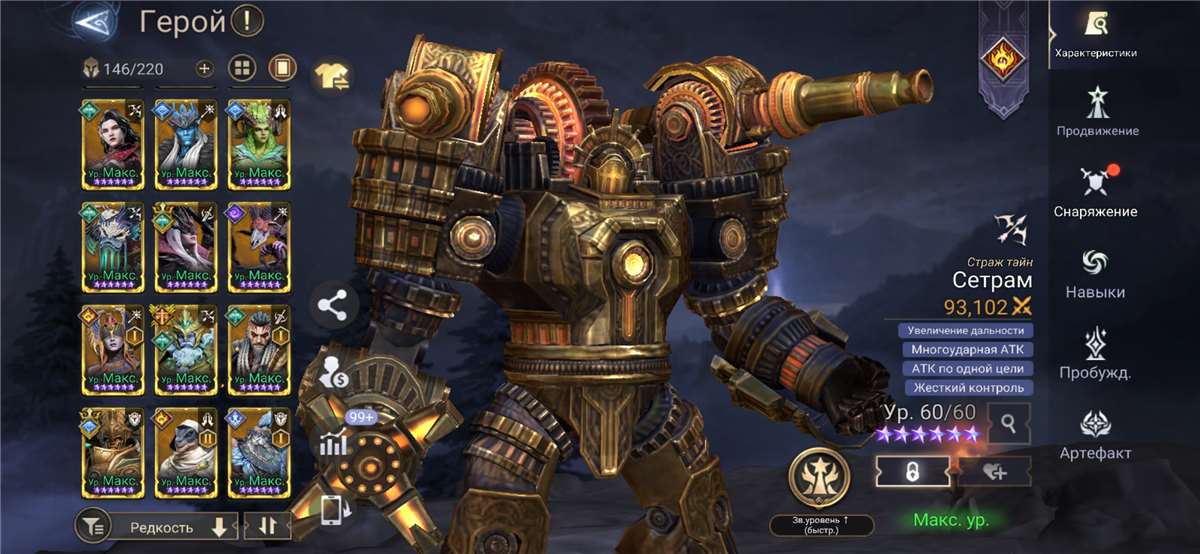Switch to the Навыки skills tab
The width and height of the screenshot is (1200, 554).
(x=1095, y=272)
